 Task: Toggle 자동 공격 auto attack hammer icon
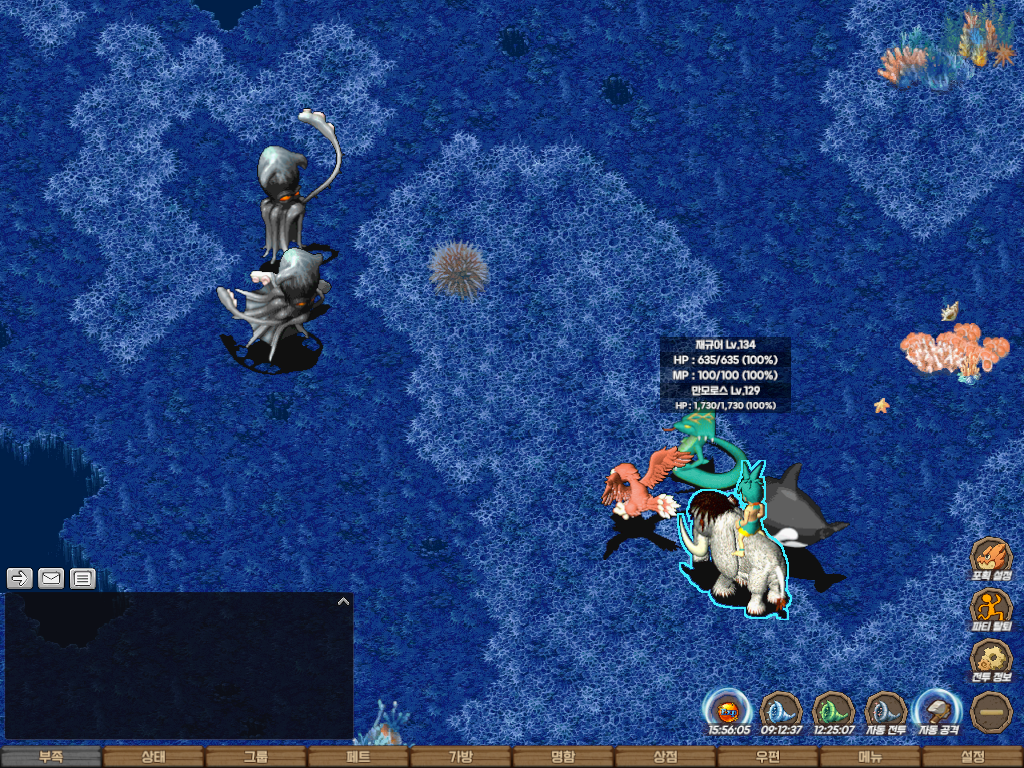tap(938, 711)
